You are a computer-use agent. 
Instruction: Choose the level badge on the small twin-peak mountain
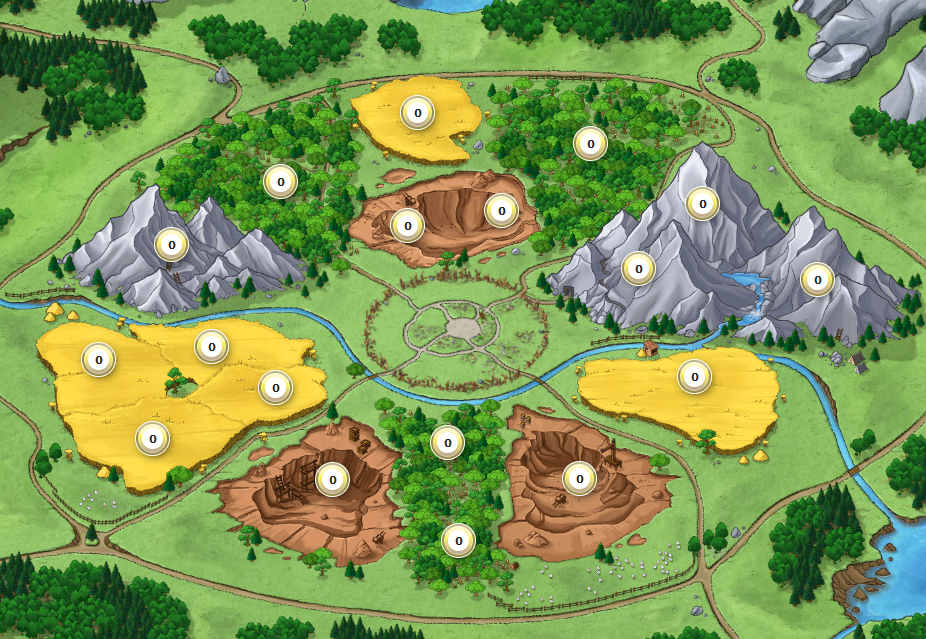[171, 244]
